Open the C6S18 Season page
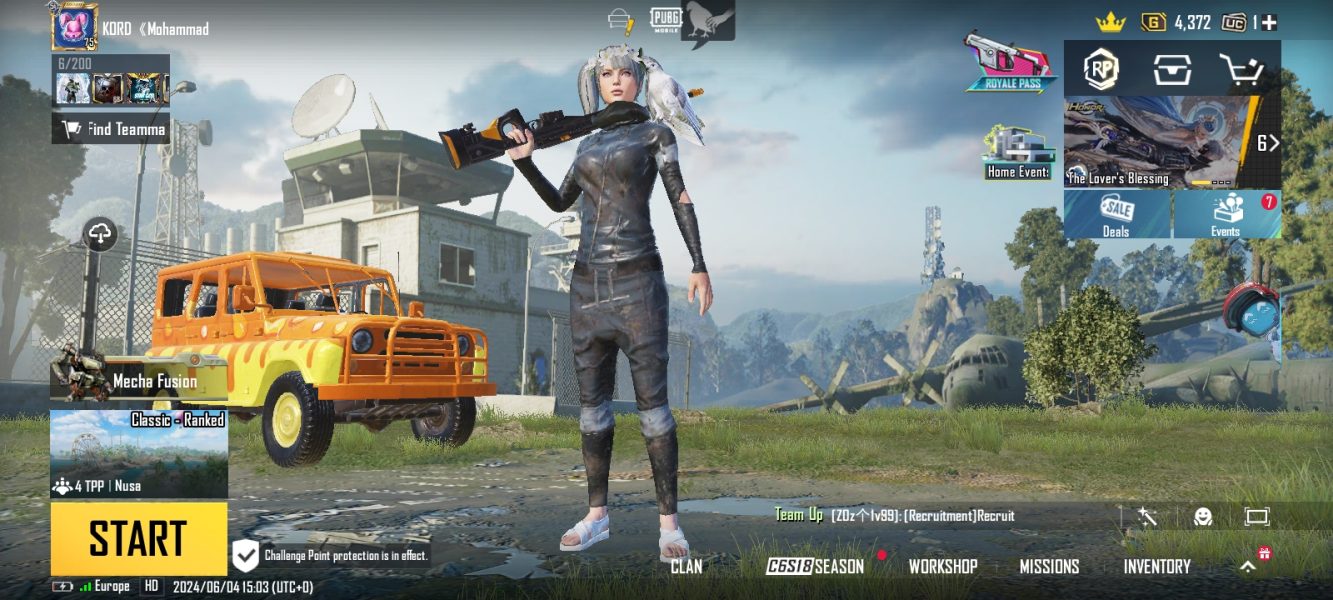 coord(815,566)
